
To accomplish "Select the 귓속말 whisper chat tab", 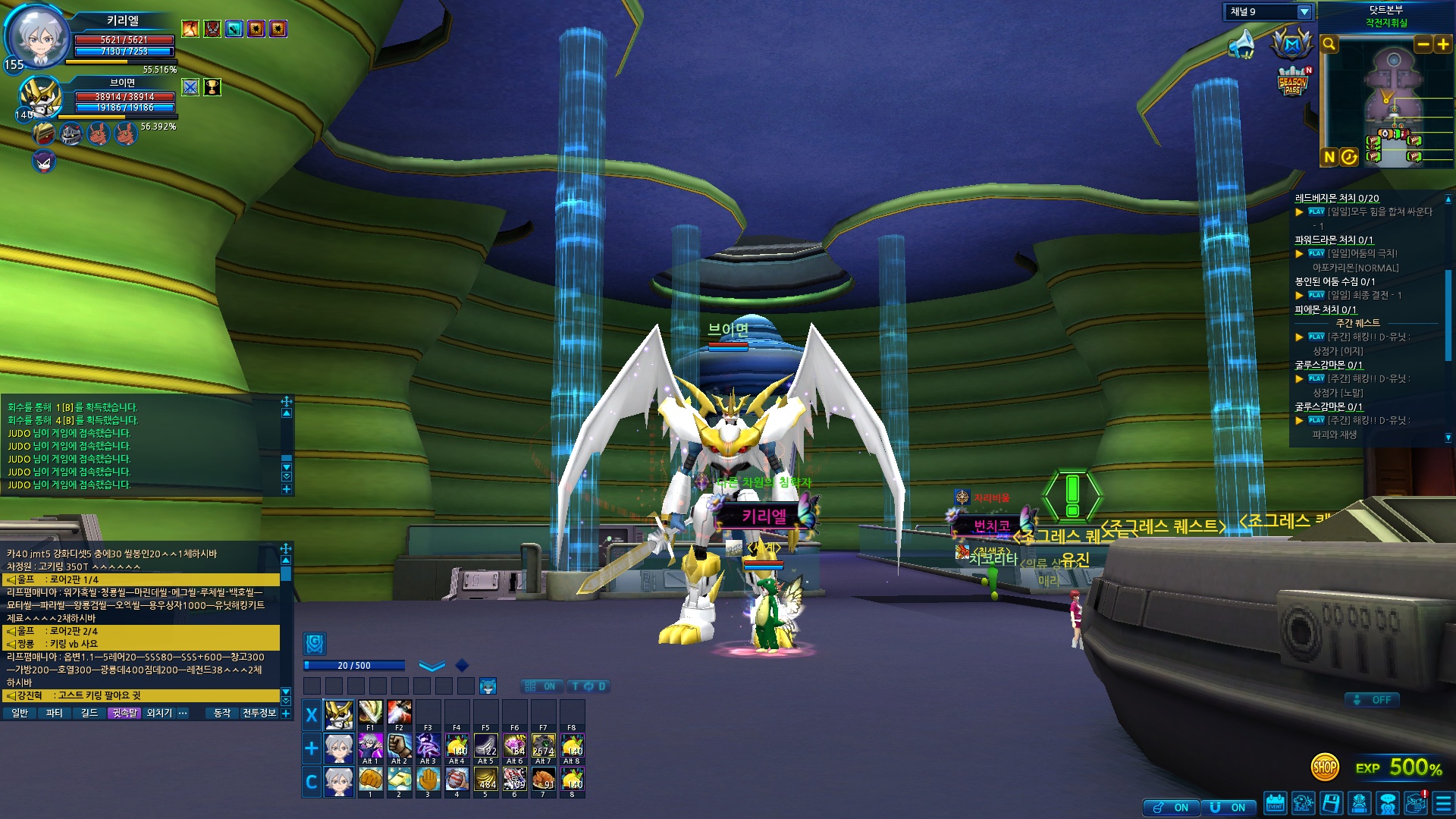I will tap(124, 713).
